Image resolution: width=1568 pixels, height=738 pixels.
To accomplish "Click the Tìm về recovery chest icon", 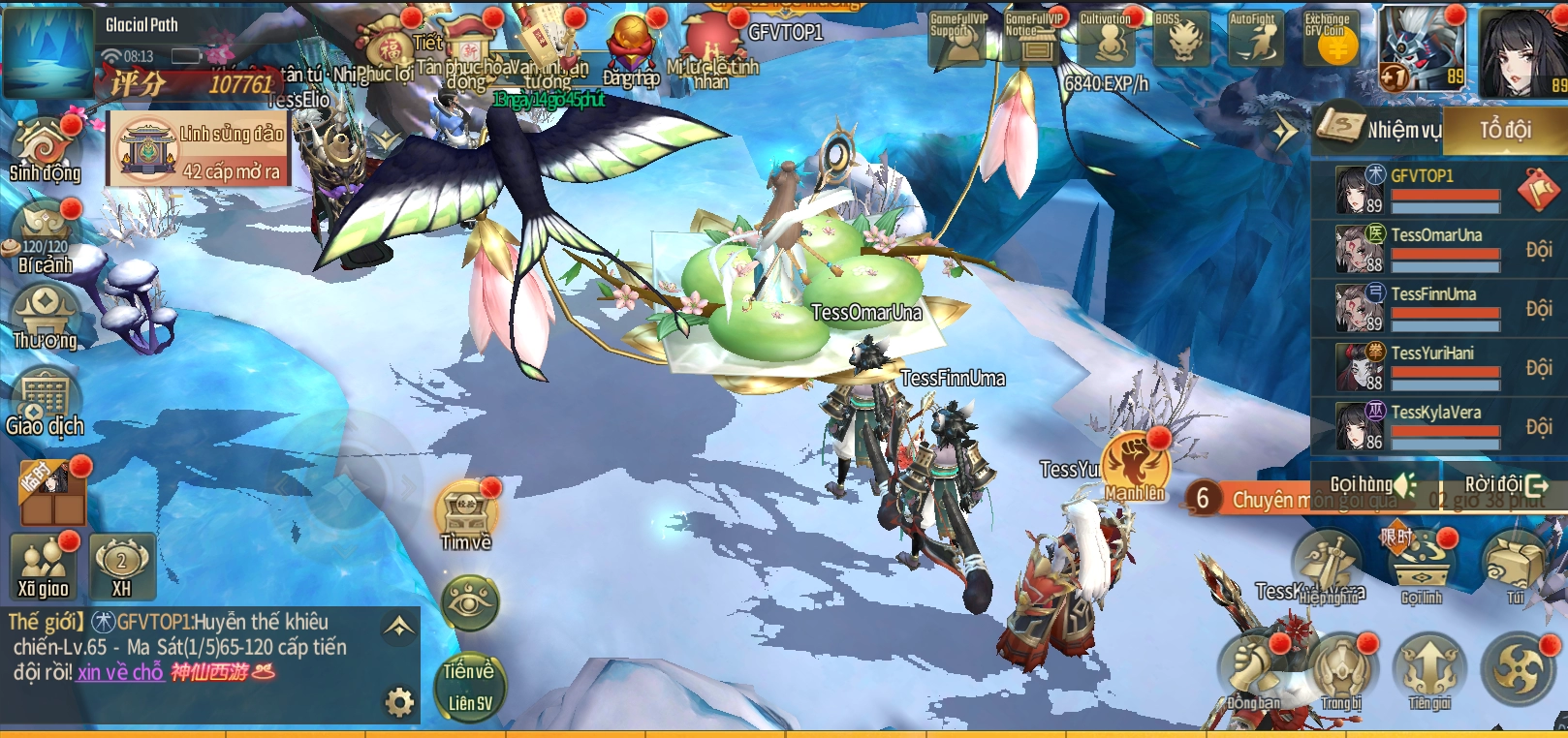I will click(466, 515).
